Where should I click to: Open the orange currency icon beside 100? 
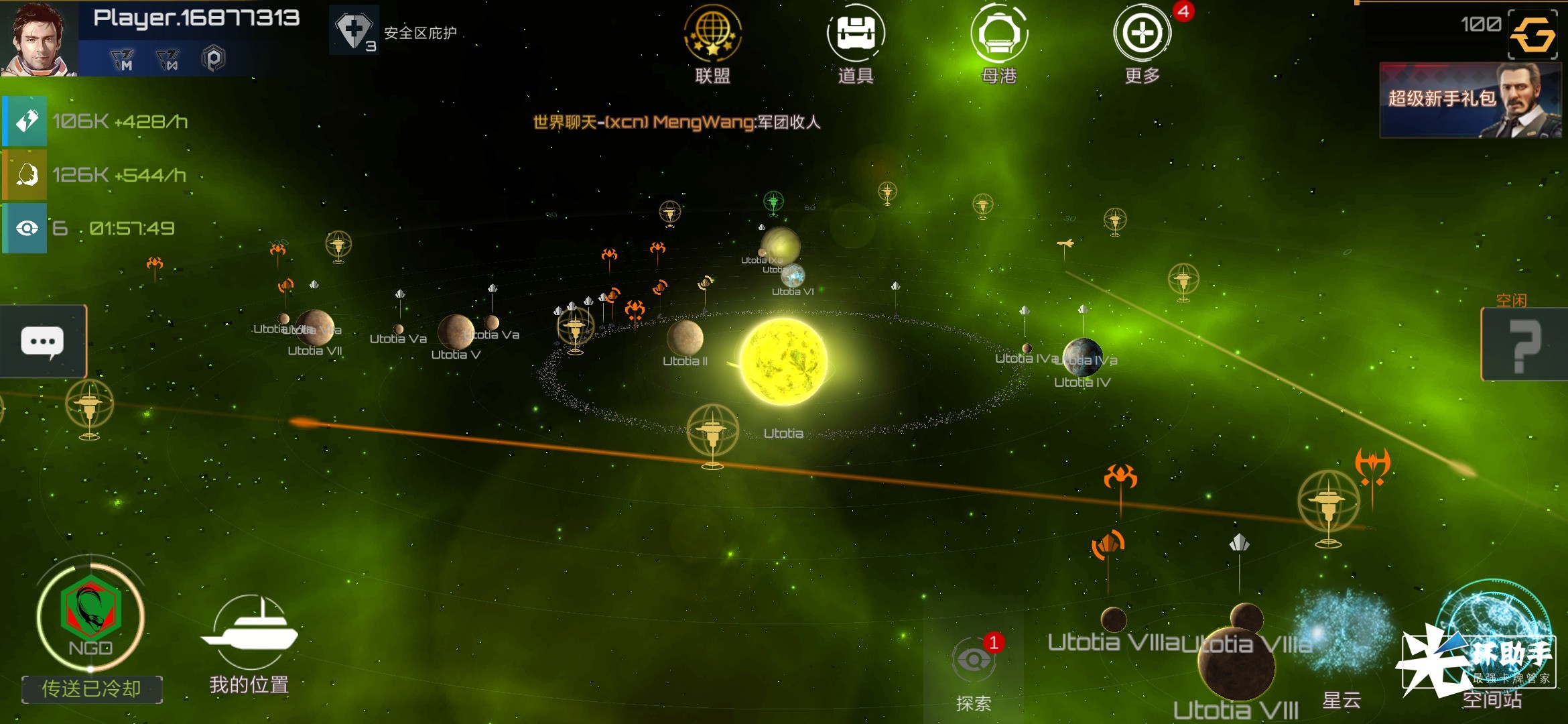[1532, 34]
